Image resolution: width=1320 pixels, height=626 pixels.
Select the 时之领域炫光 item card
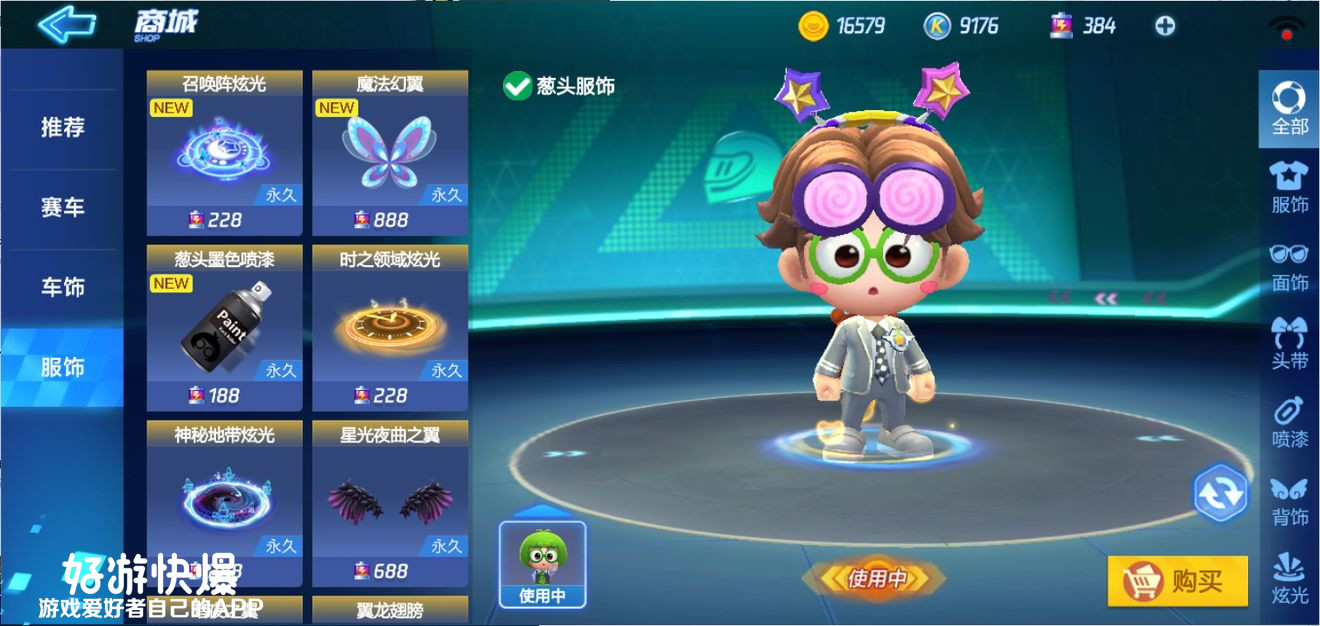point(390,328)
